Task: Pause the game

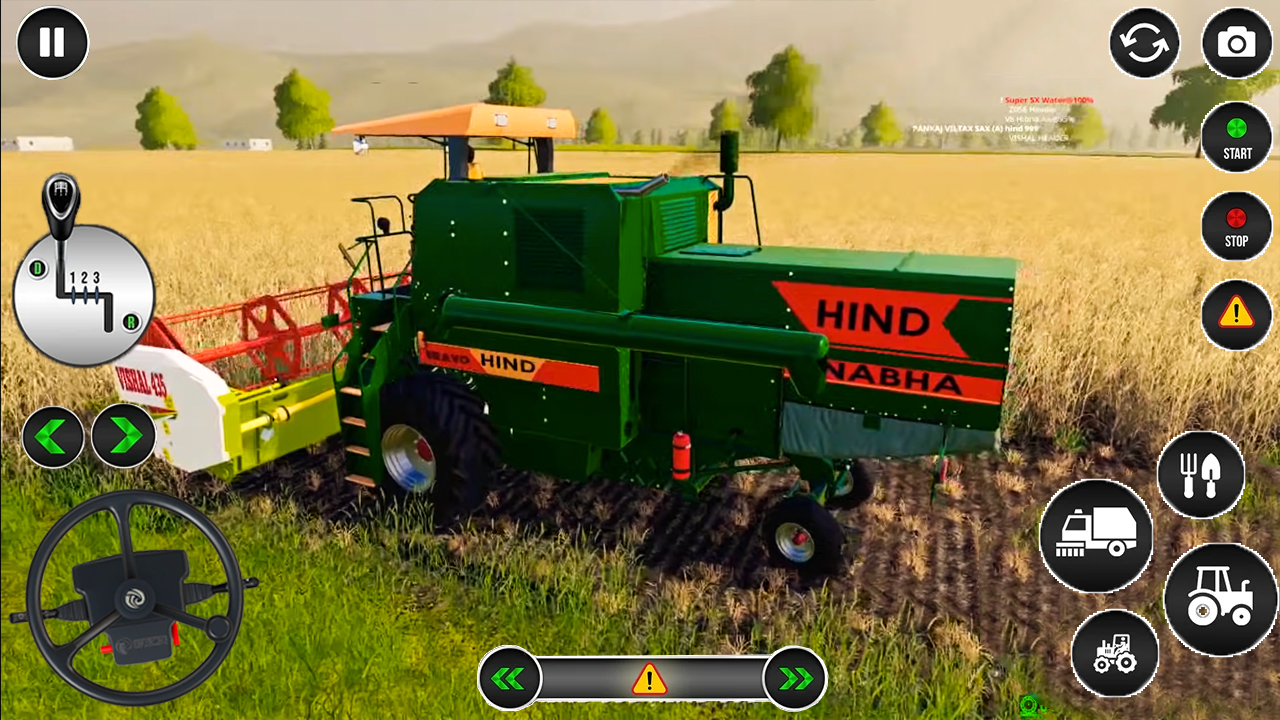Action: click(52, 42)
